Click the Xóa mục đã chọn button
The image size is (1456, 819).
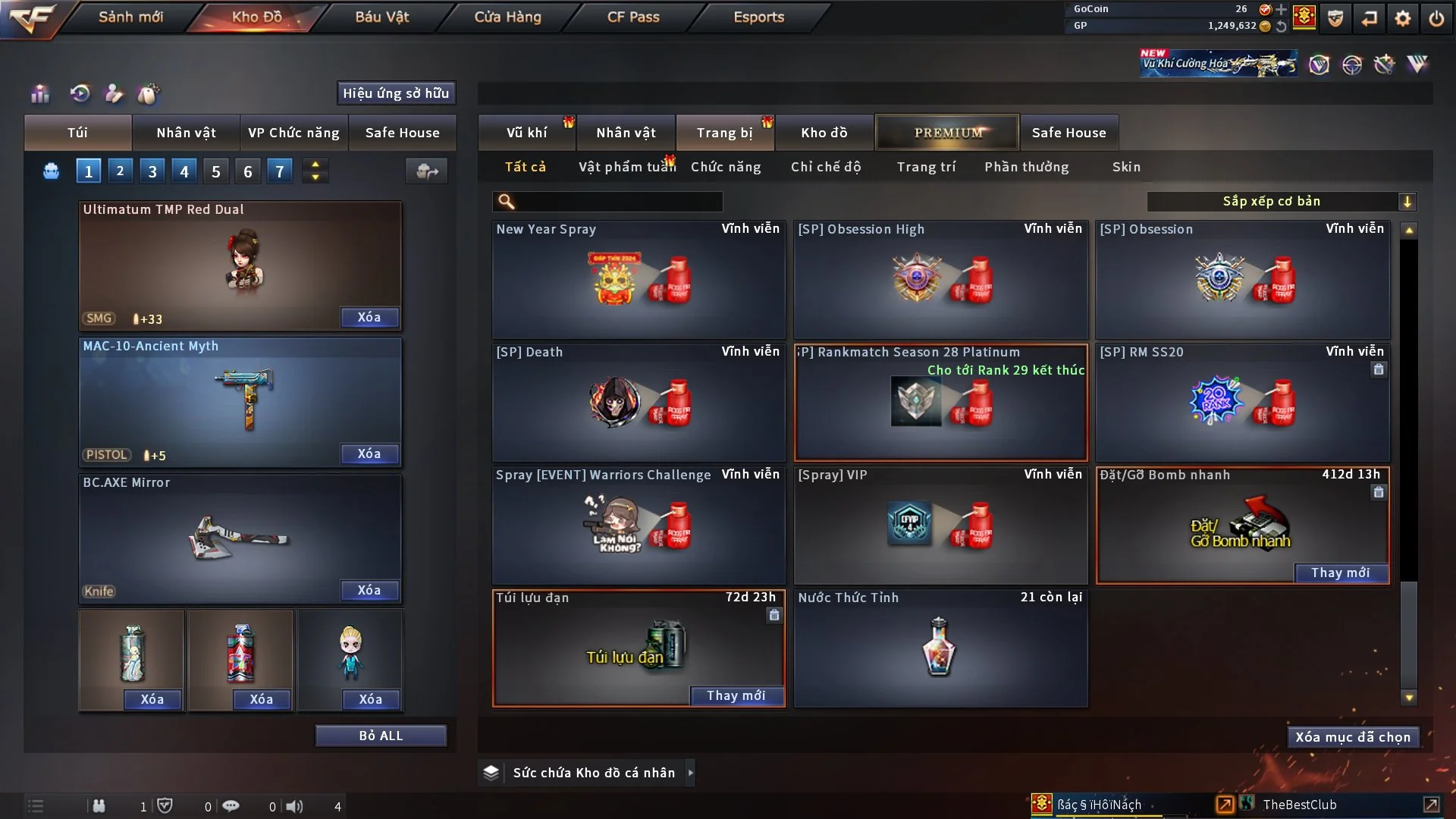pyautogui.click(x=1353, y=736)
